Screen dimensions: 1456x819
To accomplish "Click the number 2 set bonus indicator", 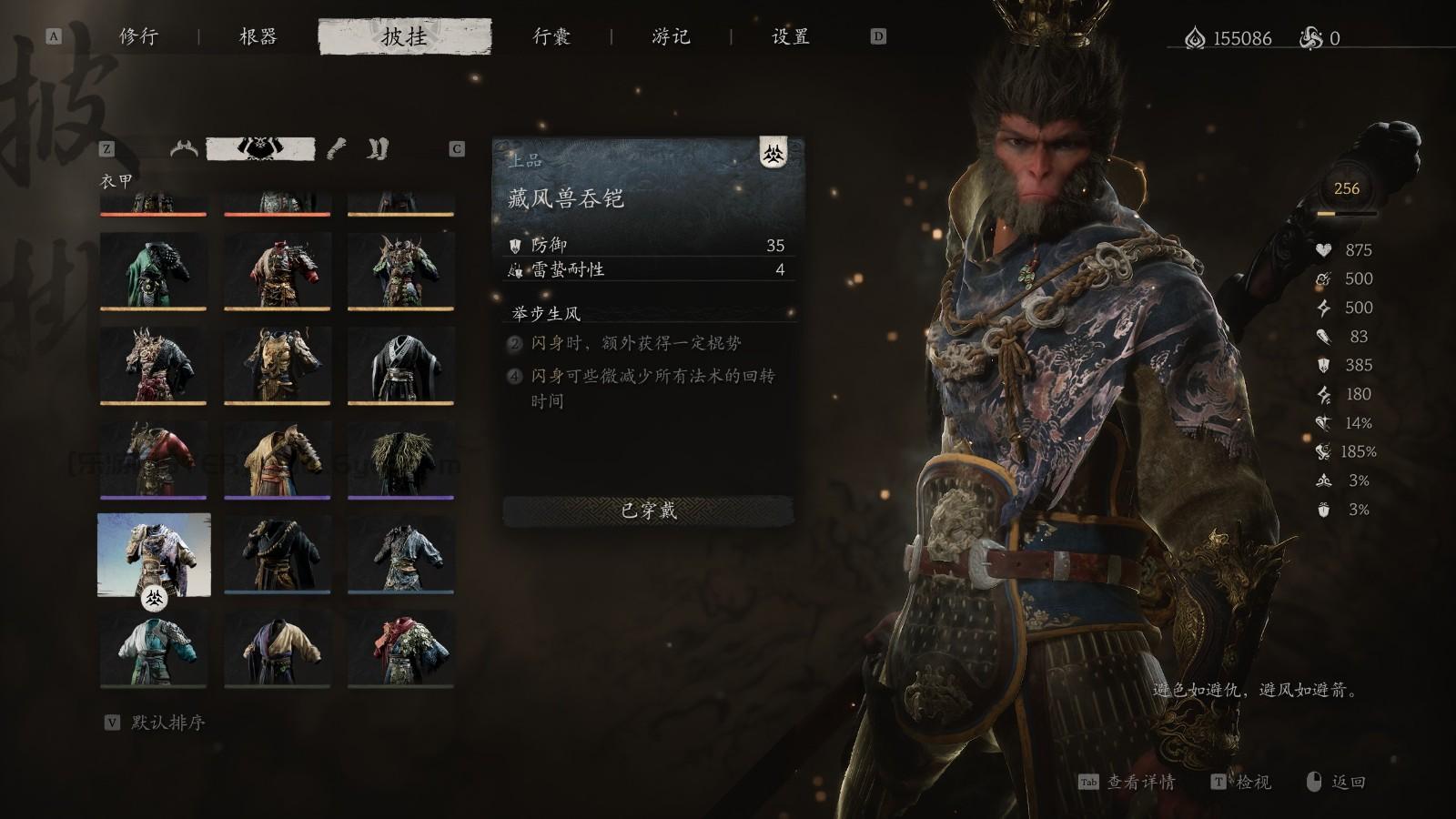I will [515, 343].
